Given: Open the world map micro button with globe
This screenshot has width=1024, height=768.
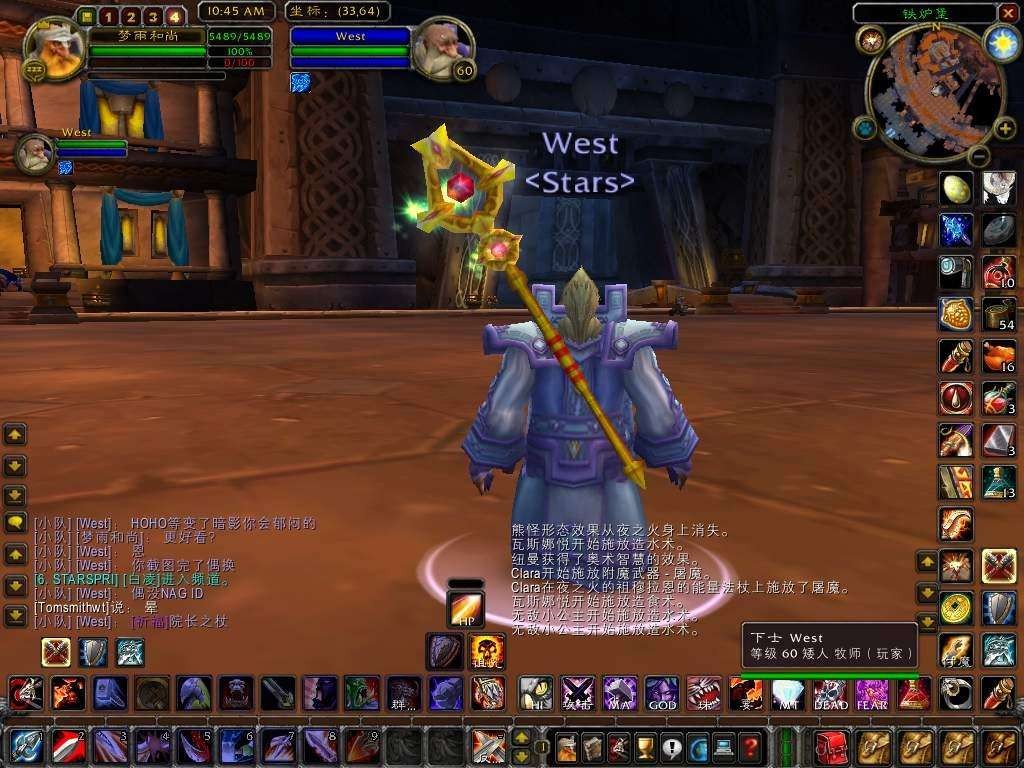Looking at the screenshot, I should click(x=698, y=746).
